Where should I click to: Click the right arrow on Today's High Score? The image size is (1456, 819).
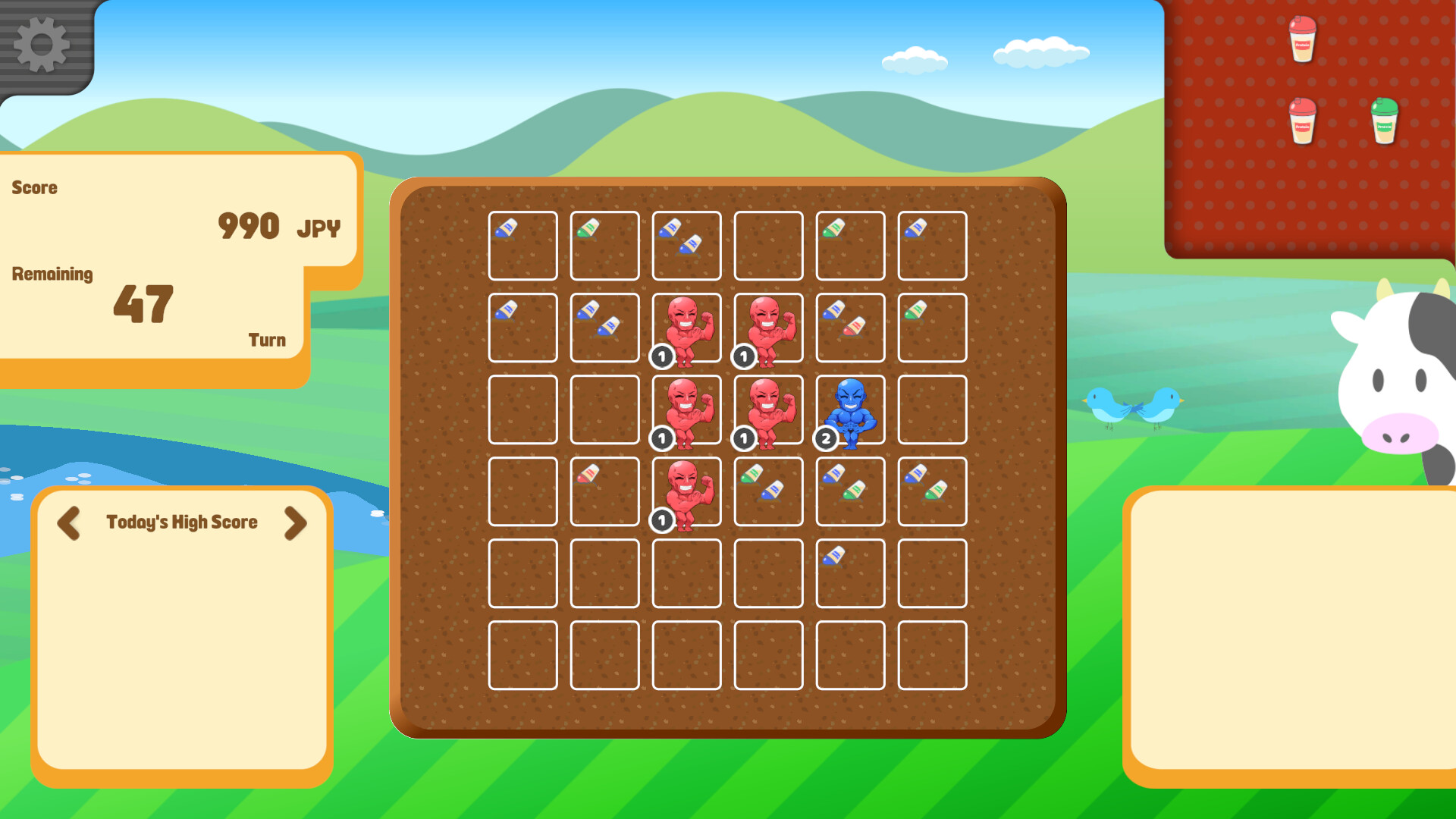pos(294,523)
